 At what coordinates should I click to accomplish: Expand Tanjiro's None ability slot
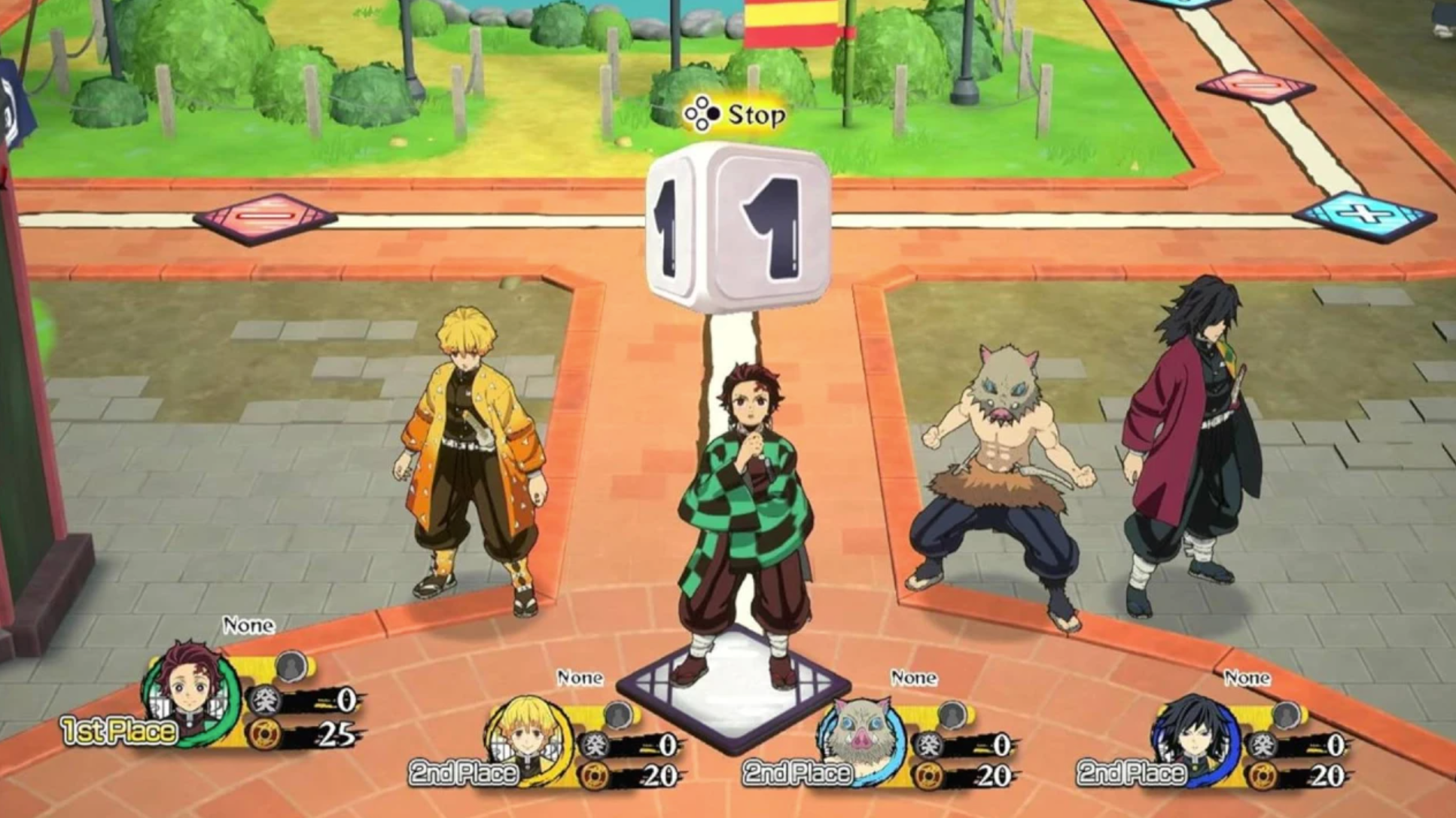click(248, 624)
